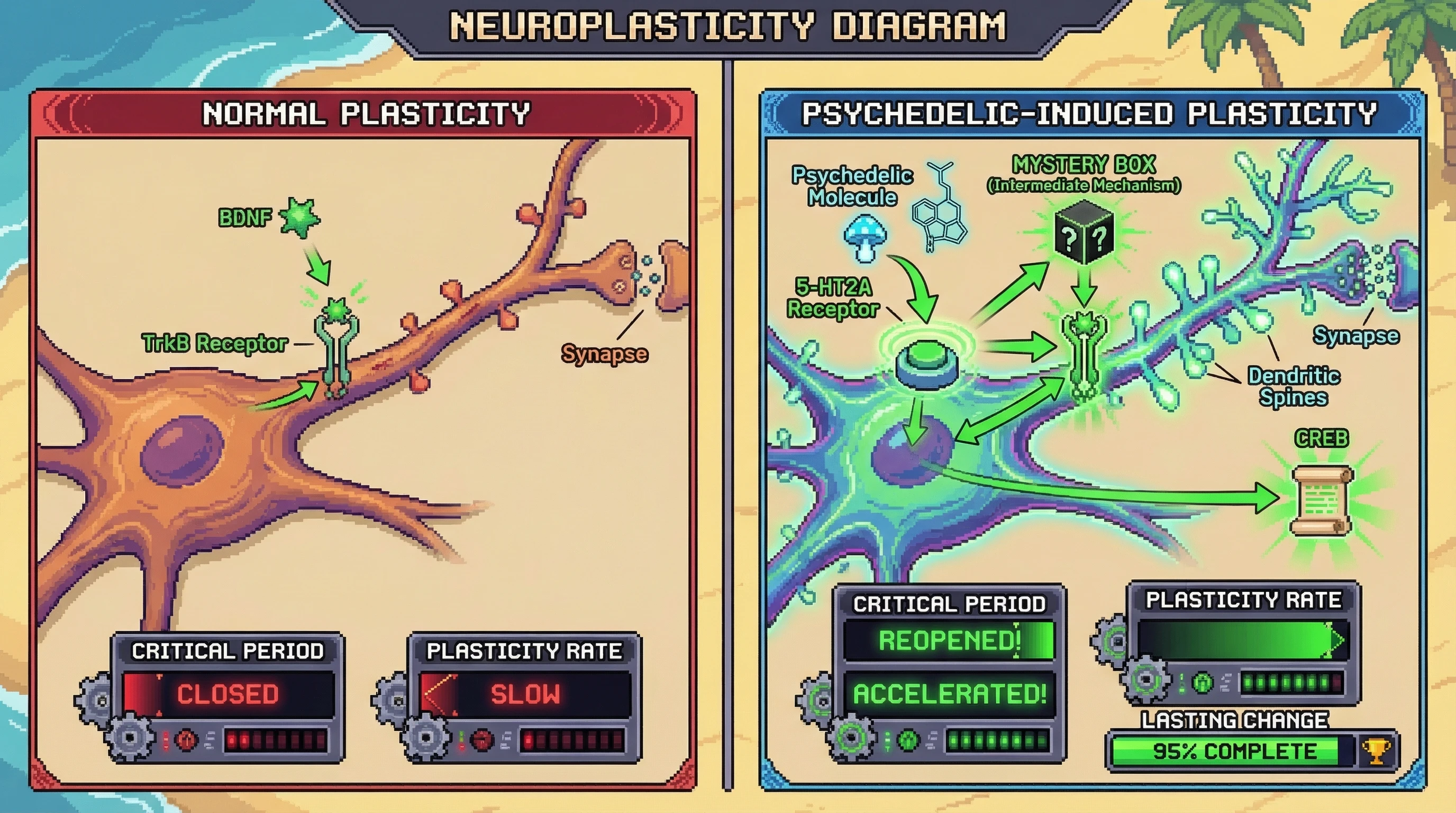The height and width of the screenshot is (813, 1456).
Task: Select the green ACCELERATED! status display
Action: pyautogui.click(x=949, y=694)
